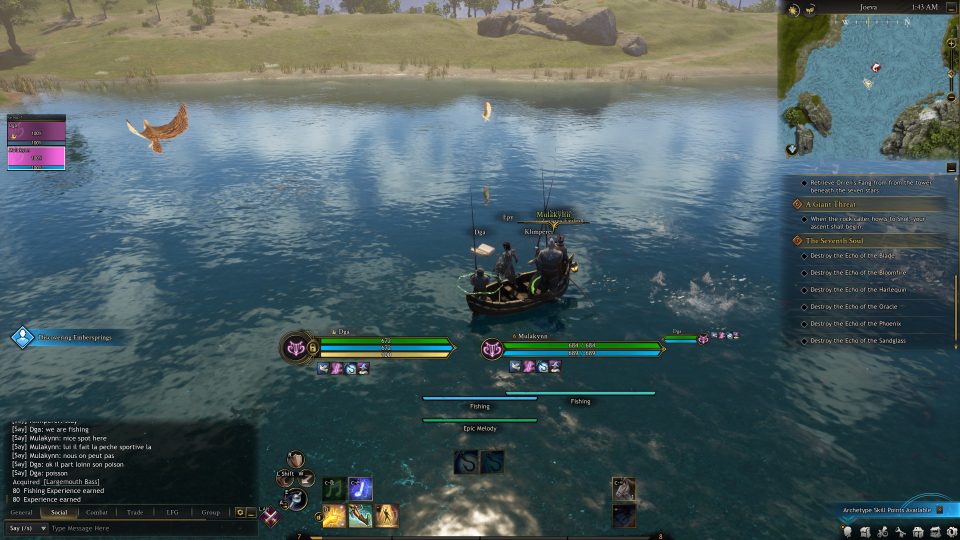Collapse the quest tracker panel
Viewport: 960px width, 540px height.
[x=949, y=169]
